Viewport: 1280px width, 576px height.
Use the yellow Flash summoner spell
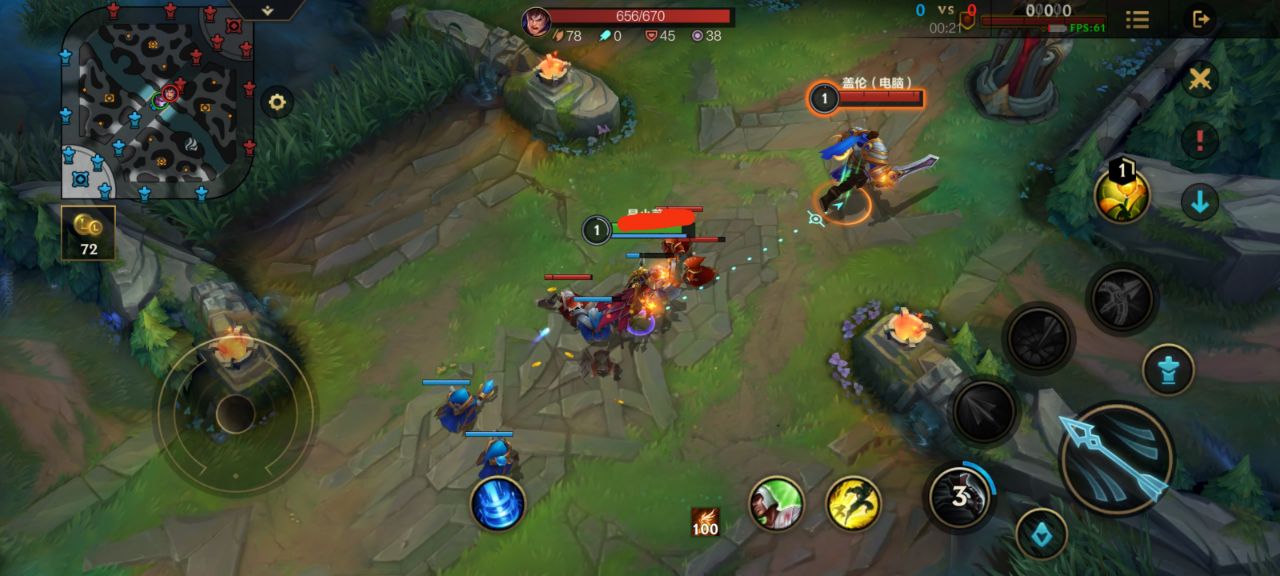853,503
